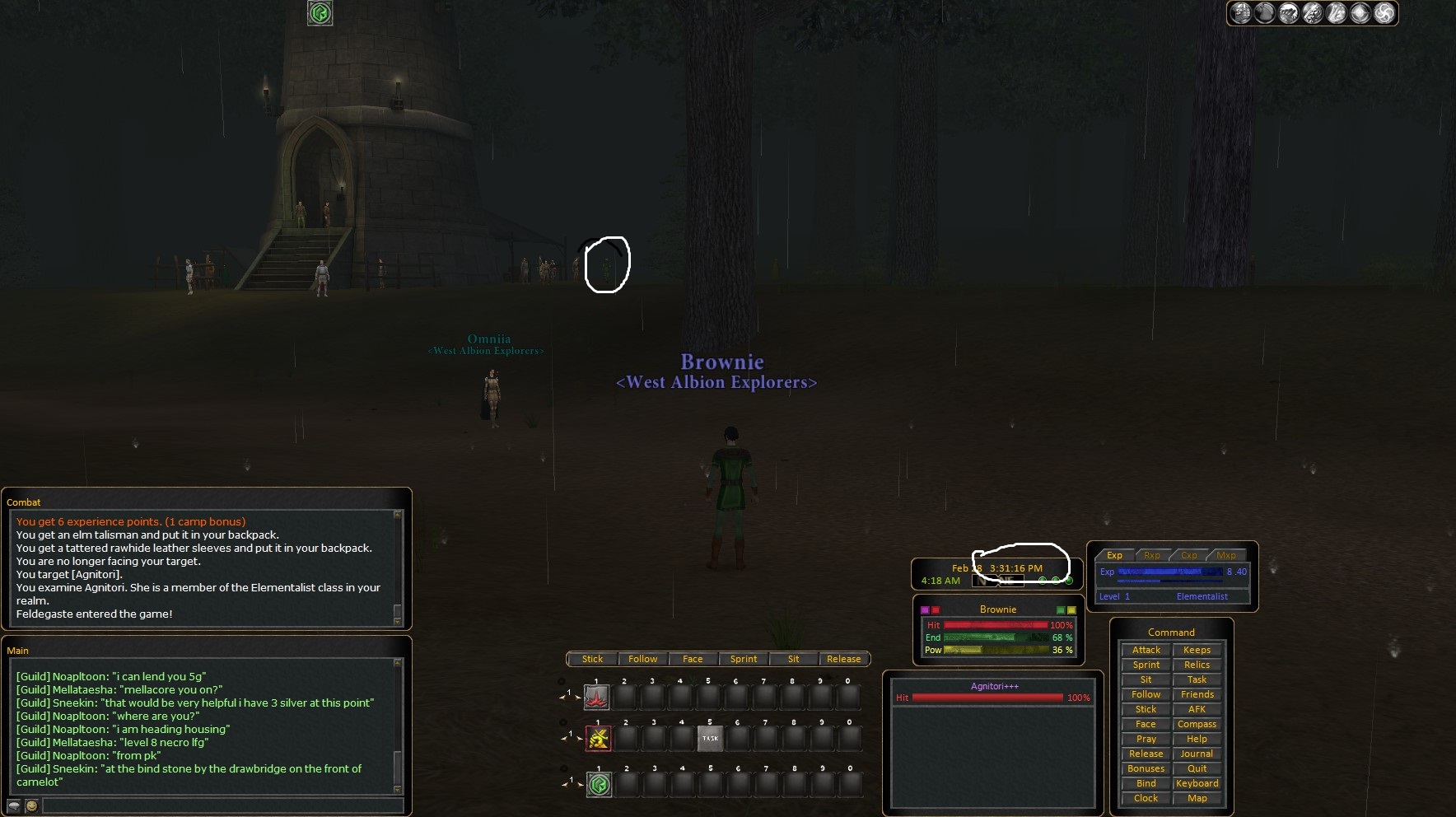Open the Bonuses window
1456x817 pixels.
(x=1146, y=768)
